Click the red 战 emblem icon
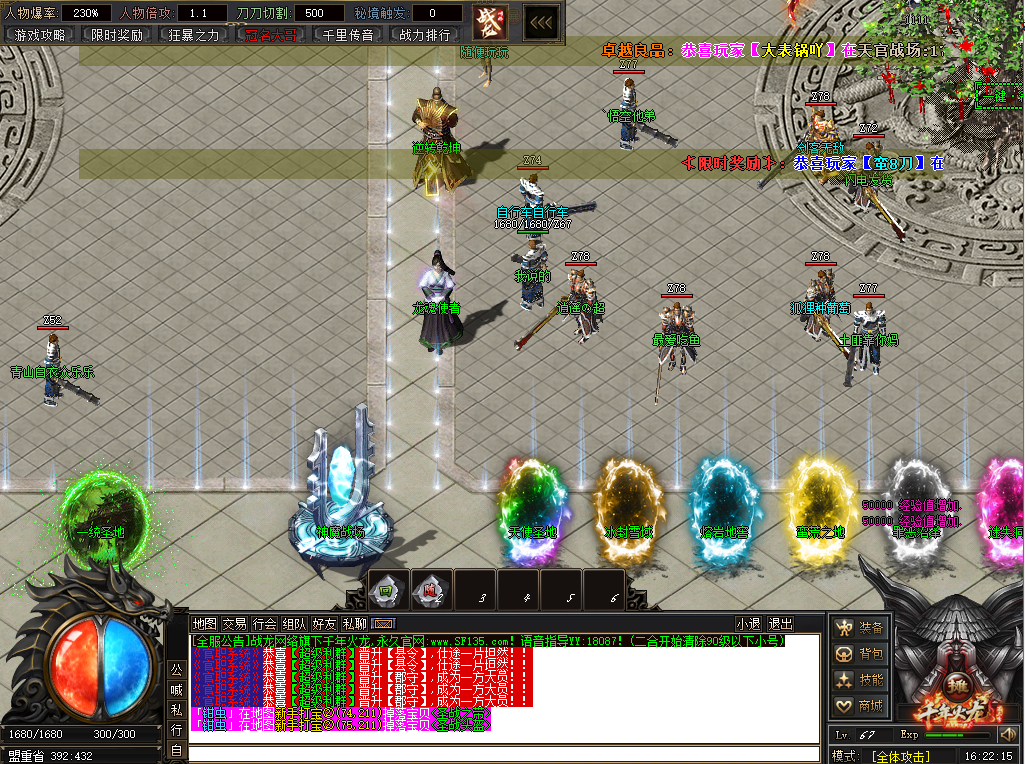Image resolution: width=1025 pixels, height=764 pixels. (490, 21)
